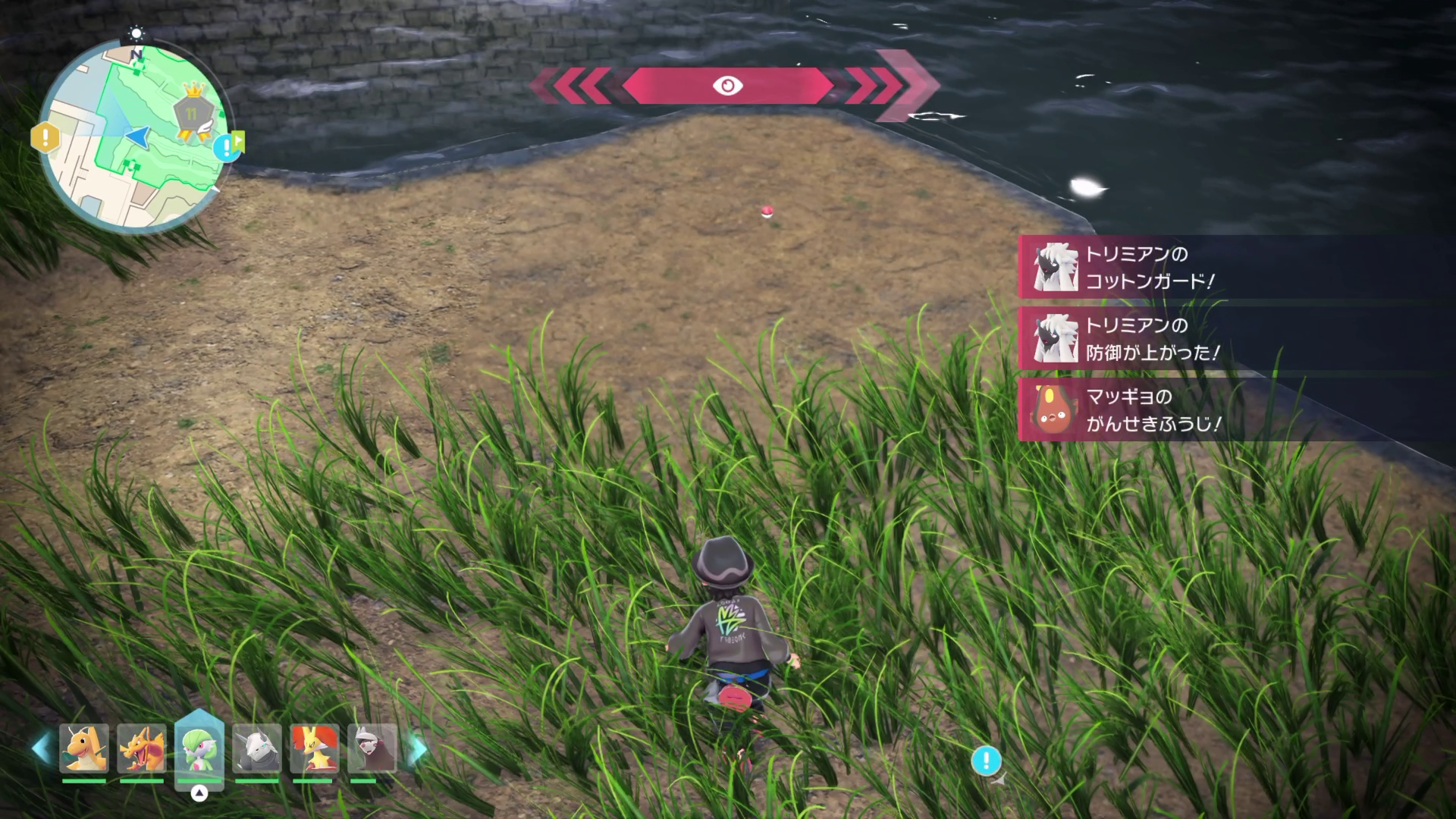Screen dimensions: 1456x819
Task: Select the blue exclamation marker with green flag
Action: tap(227, 147)
